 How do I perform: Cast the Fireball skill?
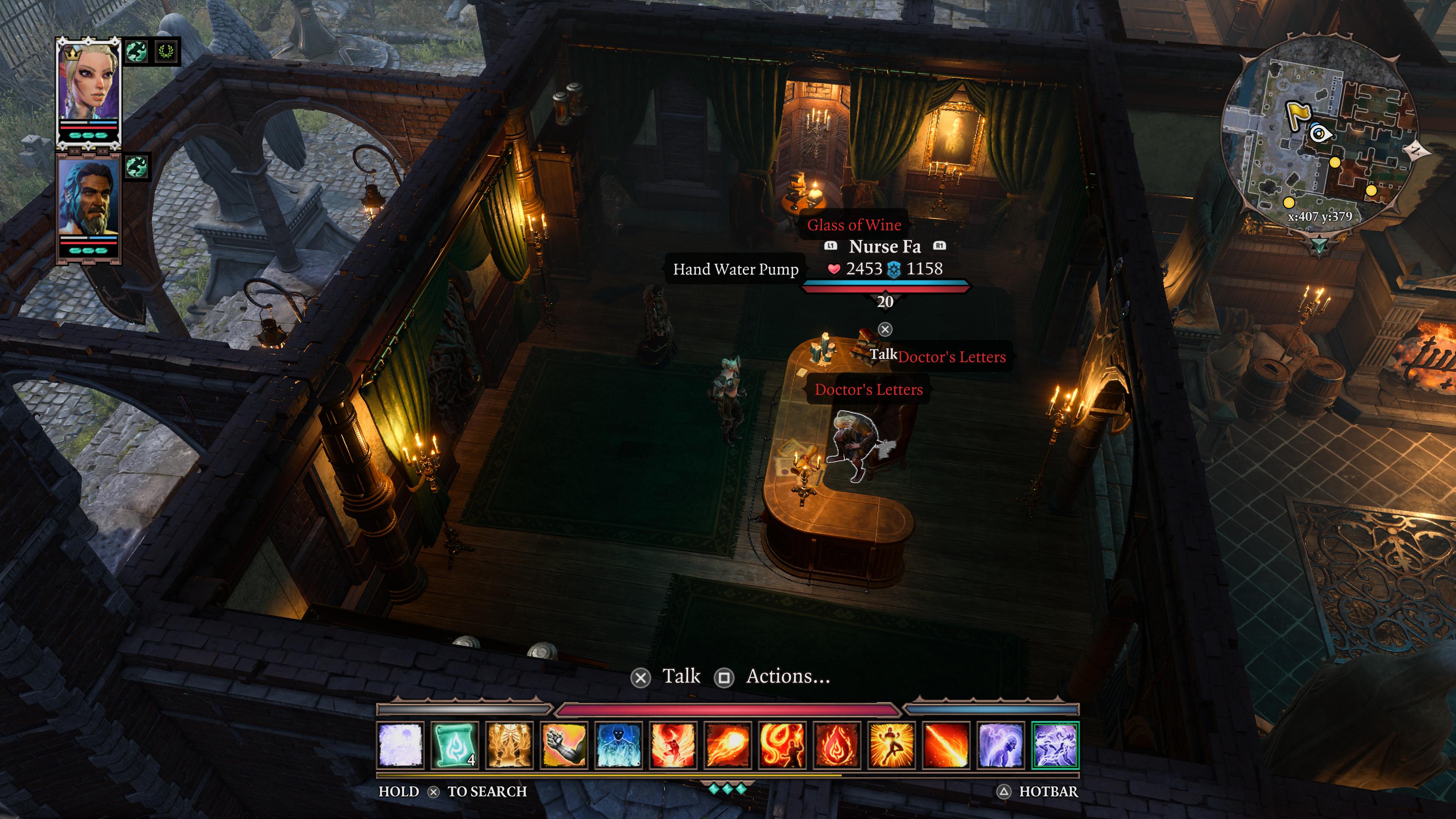click(x=728, y=745)
